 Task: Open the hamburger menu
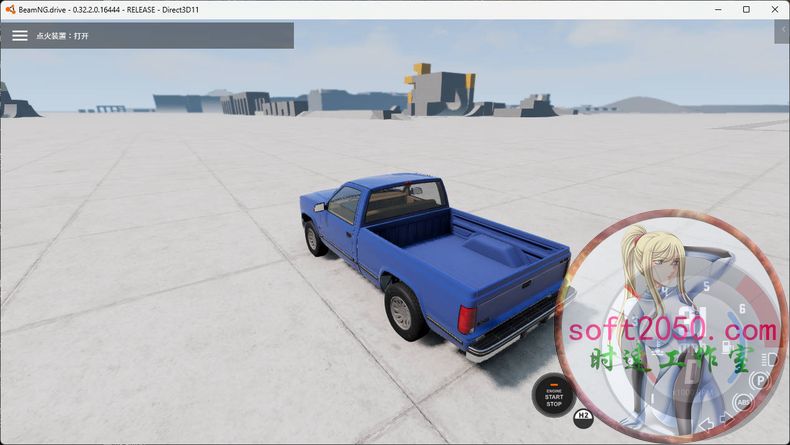click(20, 35)
